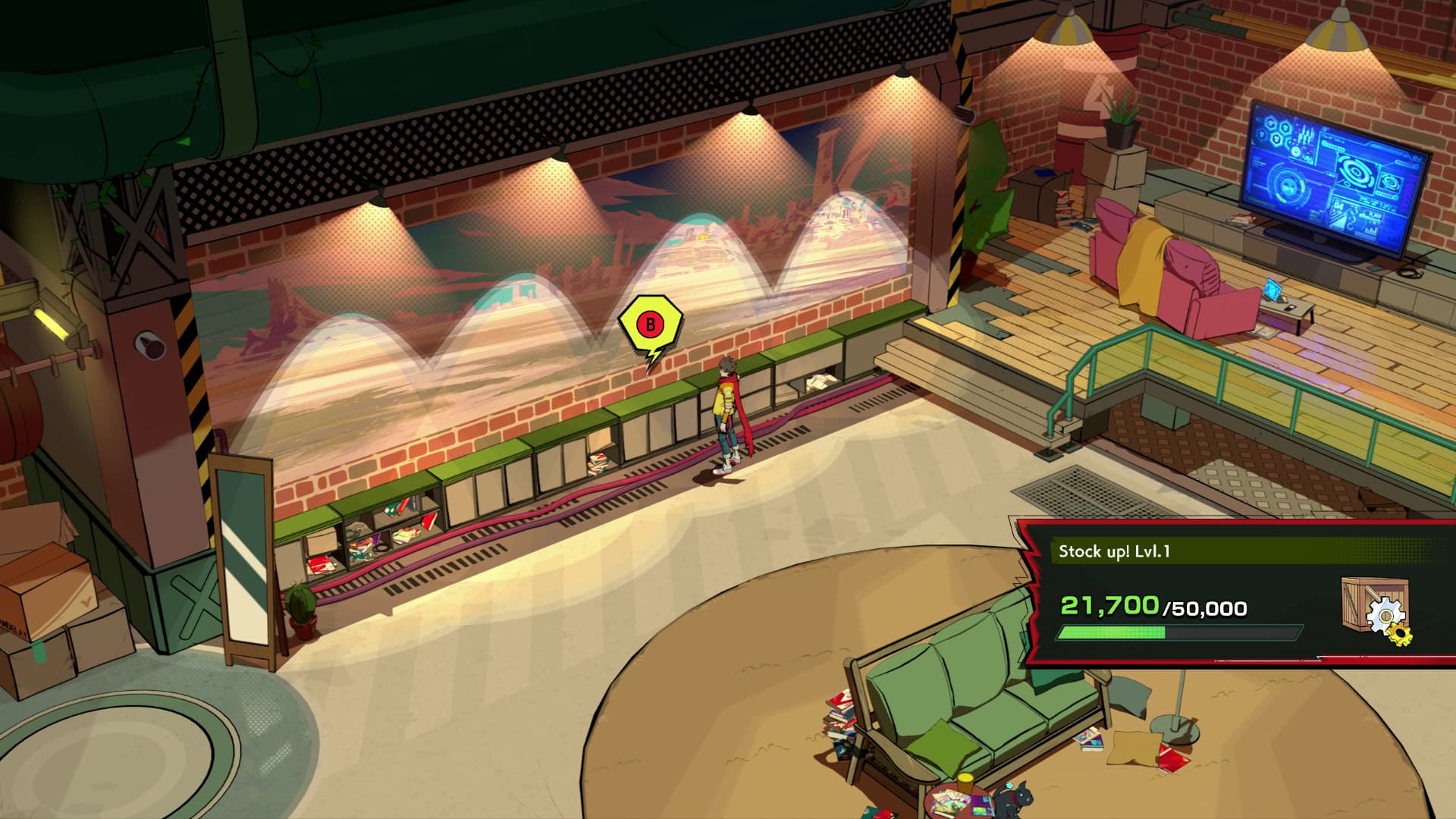Select the circular radar graphic on the TV
The height and width of the screenshot is (819, 1456).
[1288, 186]
